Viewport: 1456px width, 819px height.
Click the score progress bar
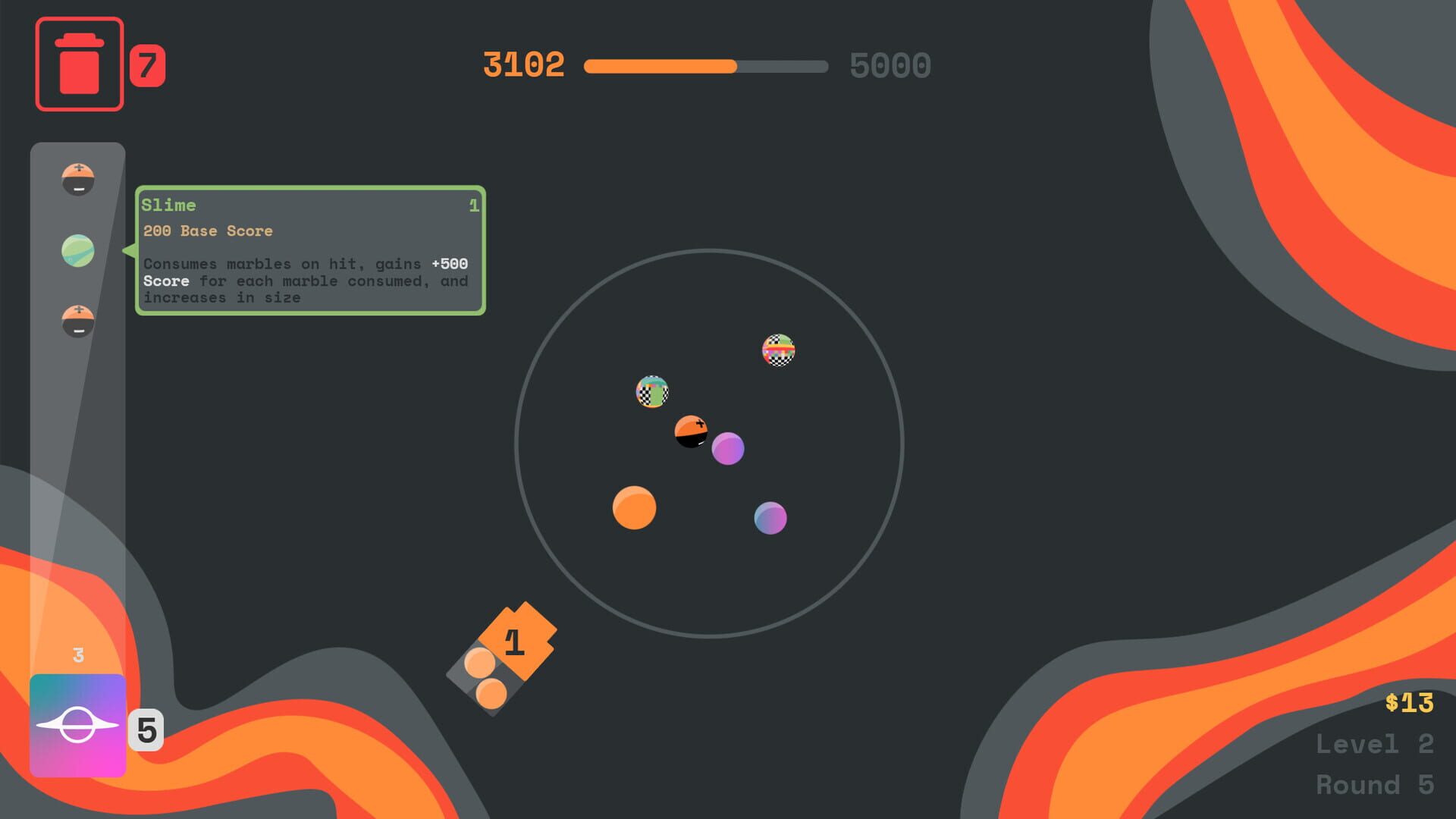(705, 67)
